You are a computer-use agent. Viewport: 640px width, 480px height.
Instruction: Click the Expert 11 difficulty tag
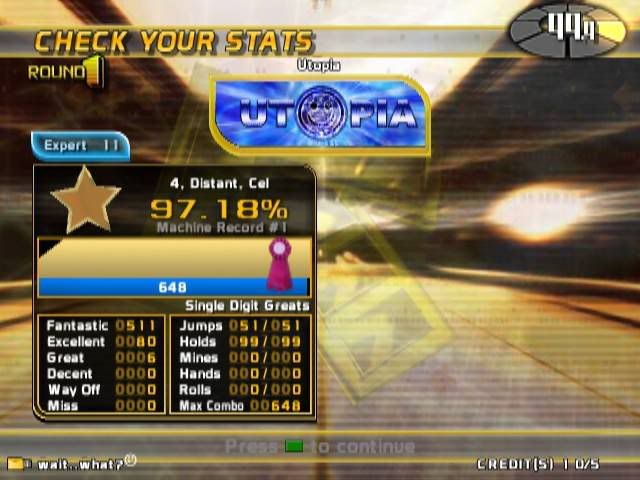pyautogui.click(x=81, y=146)
